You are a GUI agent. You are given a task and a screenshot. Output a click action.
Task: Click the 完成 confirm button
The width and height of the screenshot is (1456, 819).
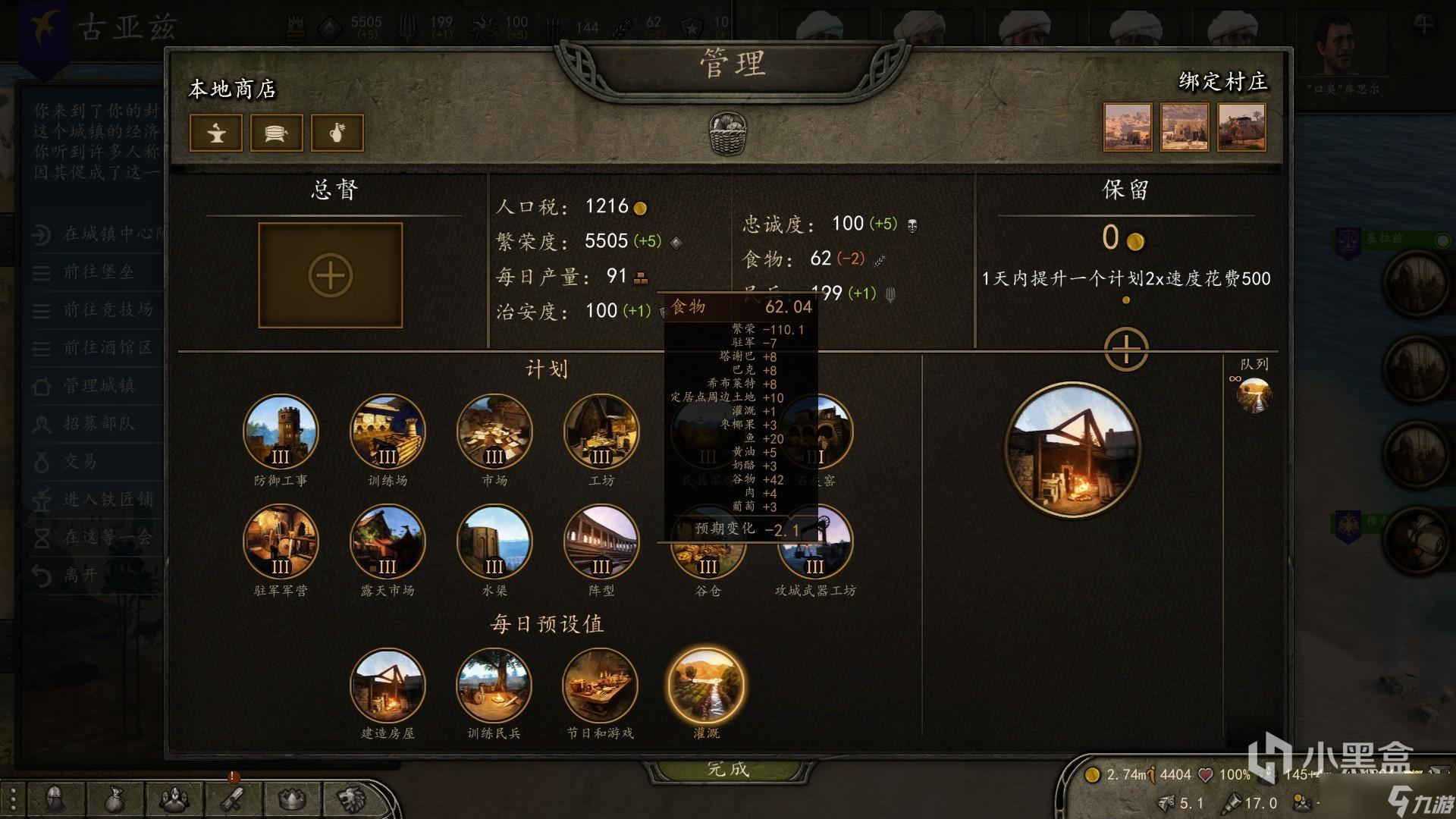click(x=728, y=769)
